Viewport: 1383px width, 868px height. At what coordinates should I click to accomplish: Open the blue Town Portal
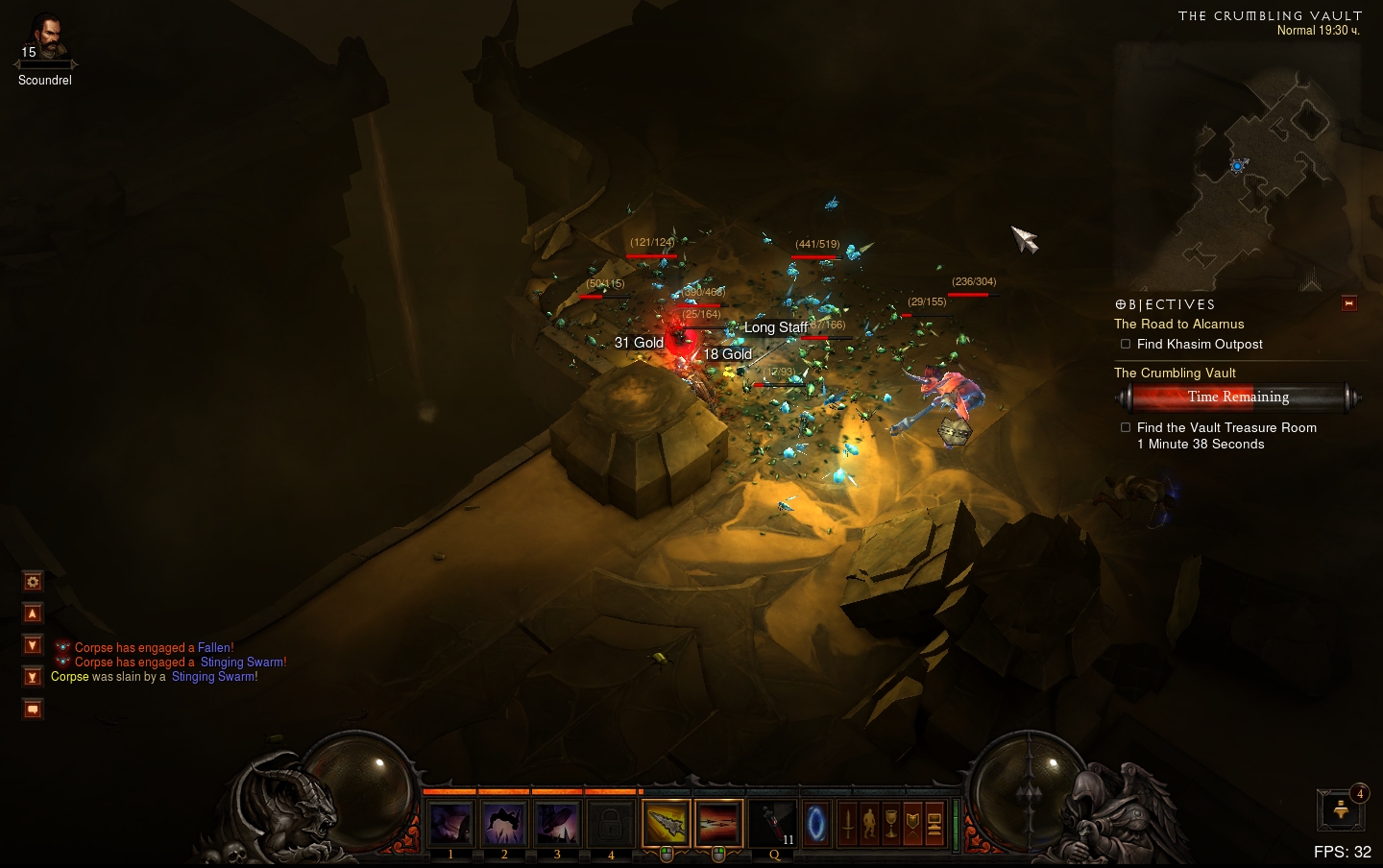(816, 824)
